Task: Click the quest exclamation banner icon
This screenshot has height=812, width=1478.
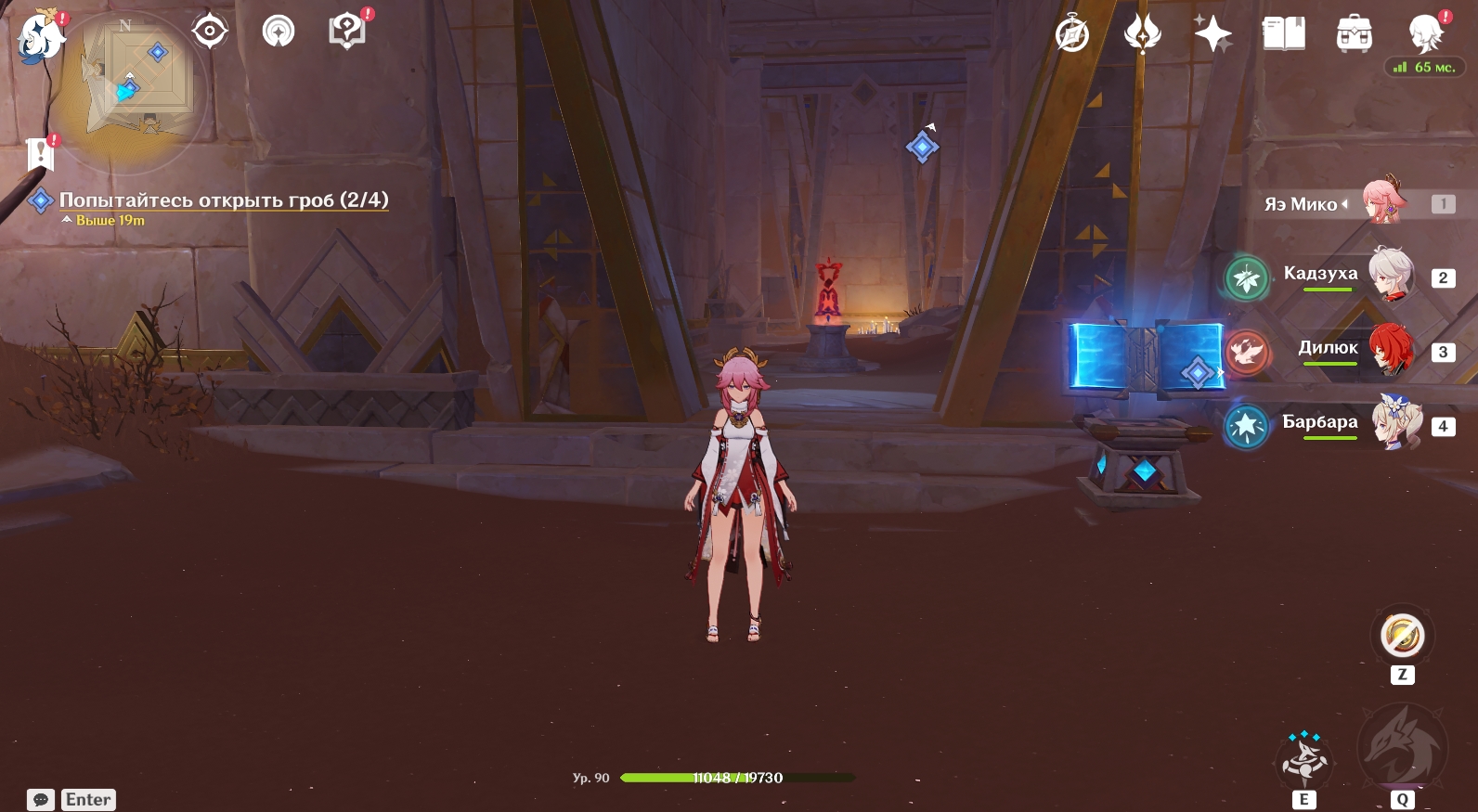Action: (x=40, y=154)
